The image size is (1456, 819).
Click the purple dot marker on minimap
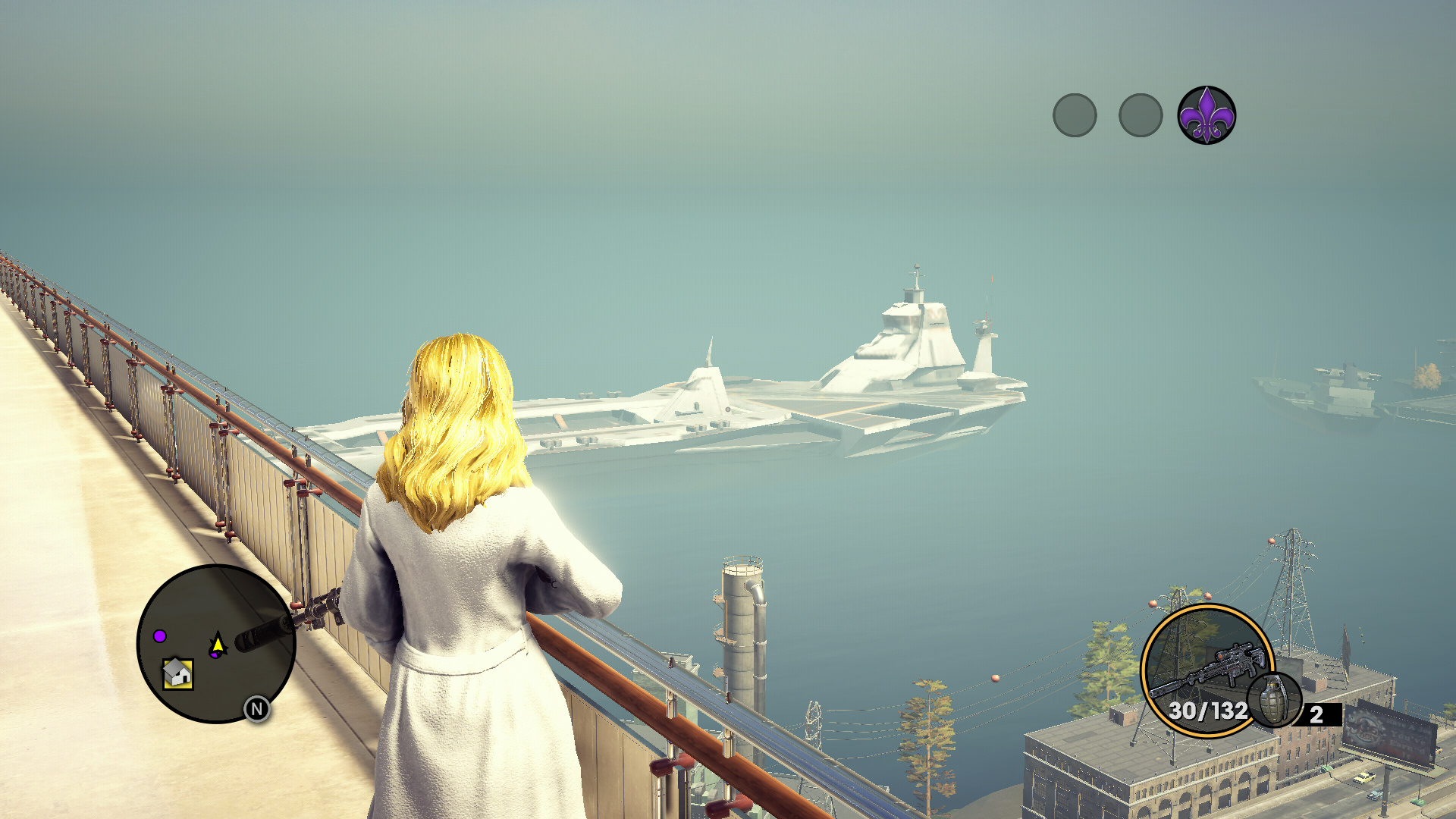click(x=160, y=635)
